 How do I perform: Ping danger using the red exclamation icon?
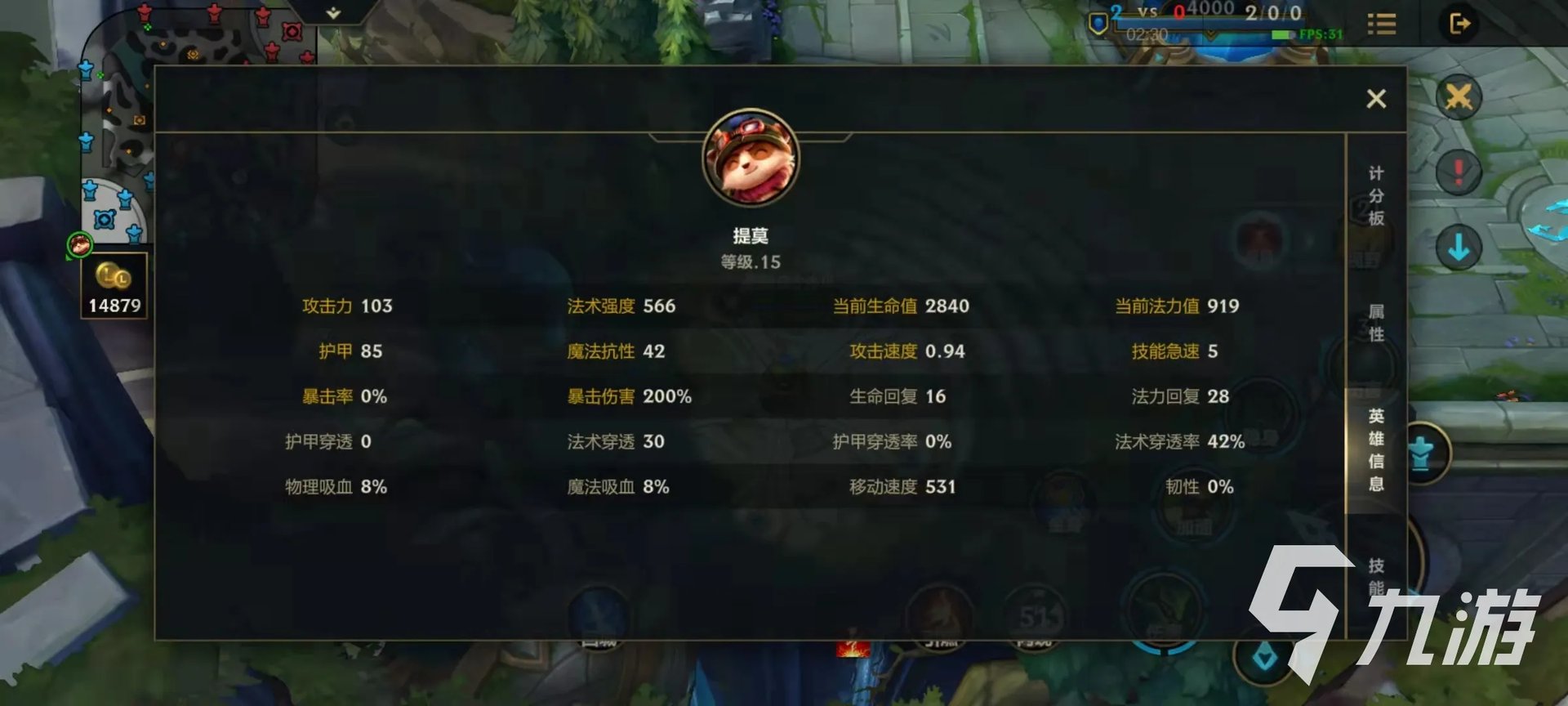pyautogui.click(x=1458, y=172)
